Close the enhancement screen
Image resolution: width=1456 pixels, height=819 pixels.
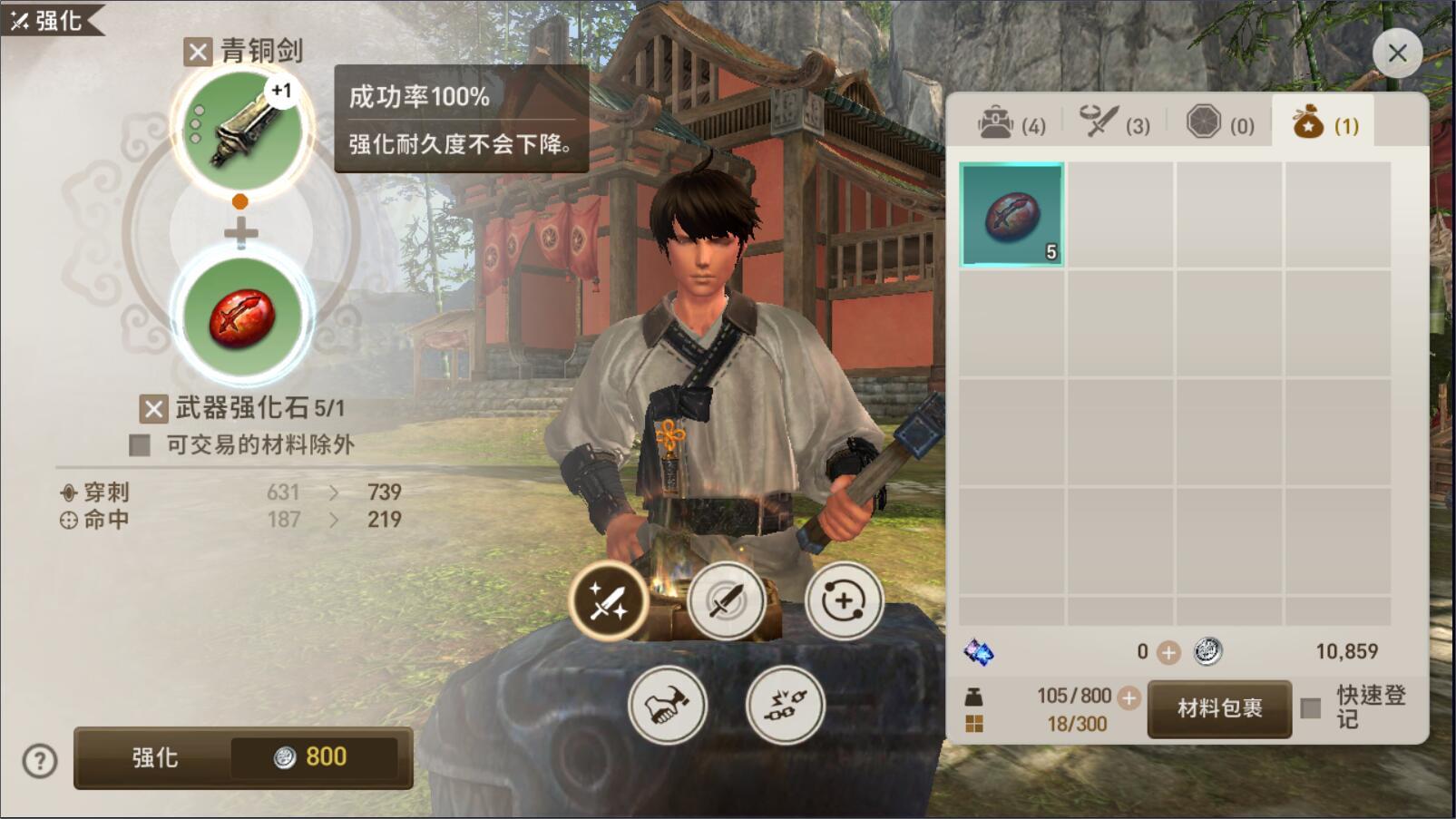click(x=1397, y=54)
